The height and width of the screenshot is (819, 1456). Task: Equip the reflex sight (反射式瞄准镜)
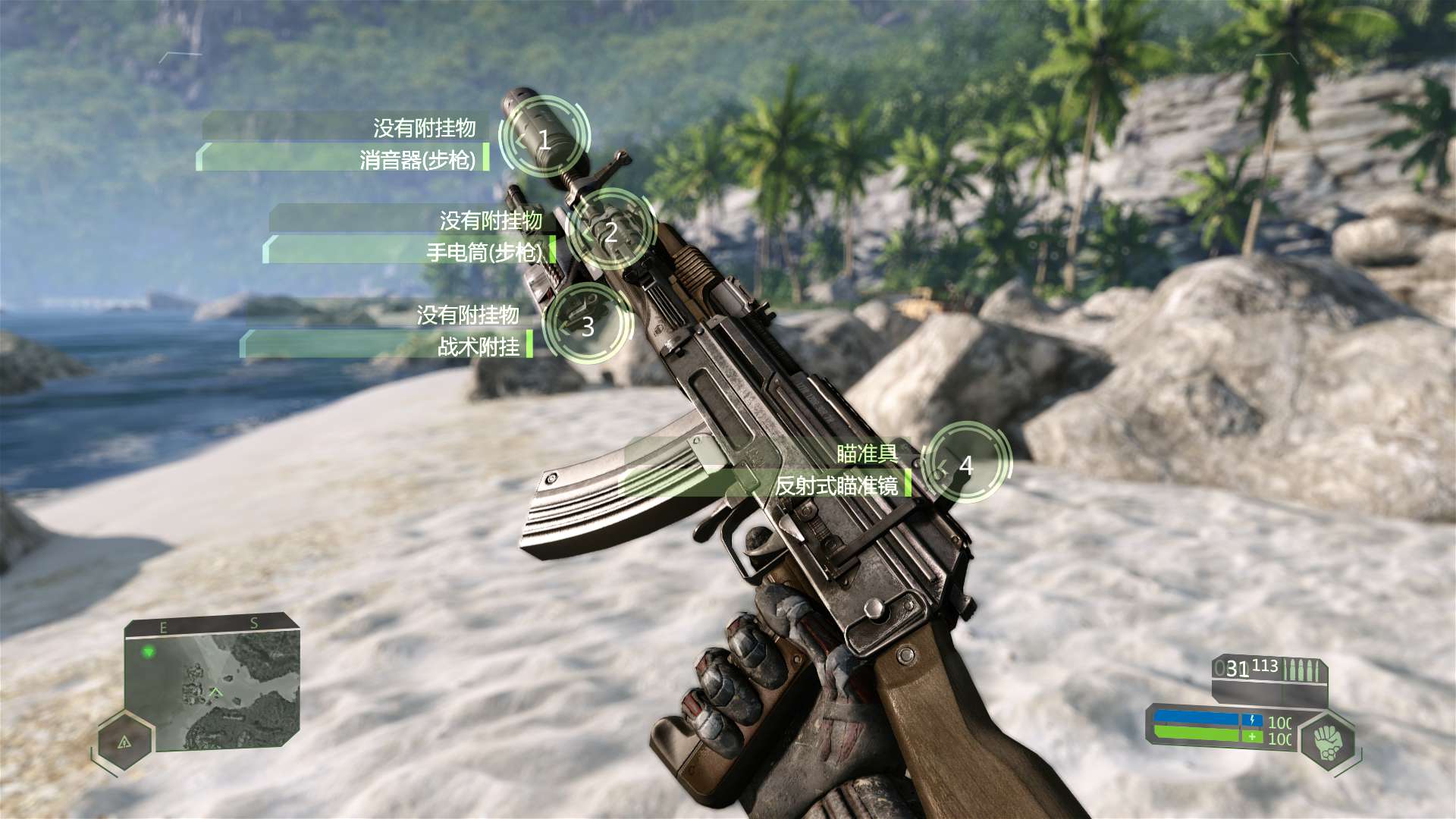pos(836,485)
